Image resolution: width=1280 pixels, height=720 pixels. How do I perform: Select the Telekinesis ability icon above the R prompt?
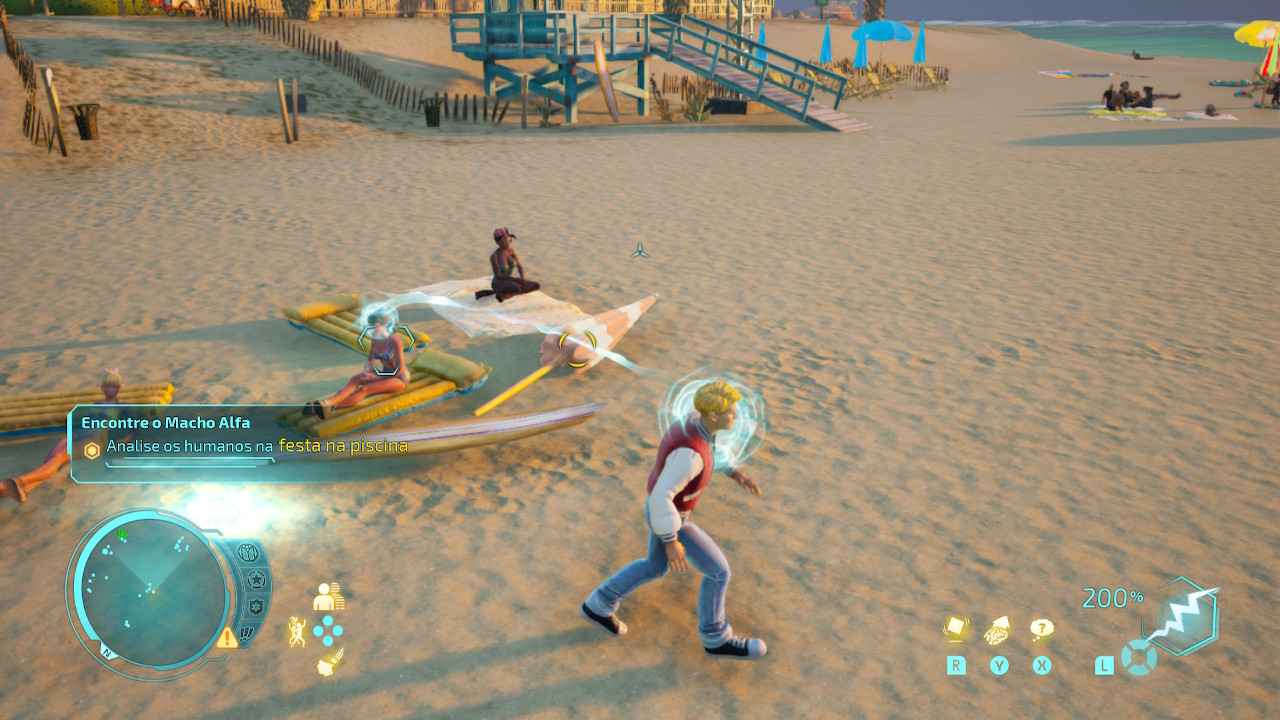(956, 627)
